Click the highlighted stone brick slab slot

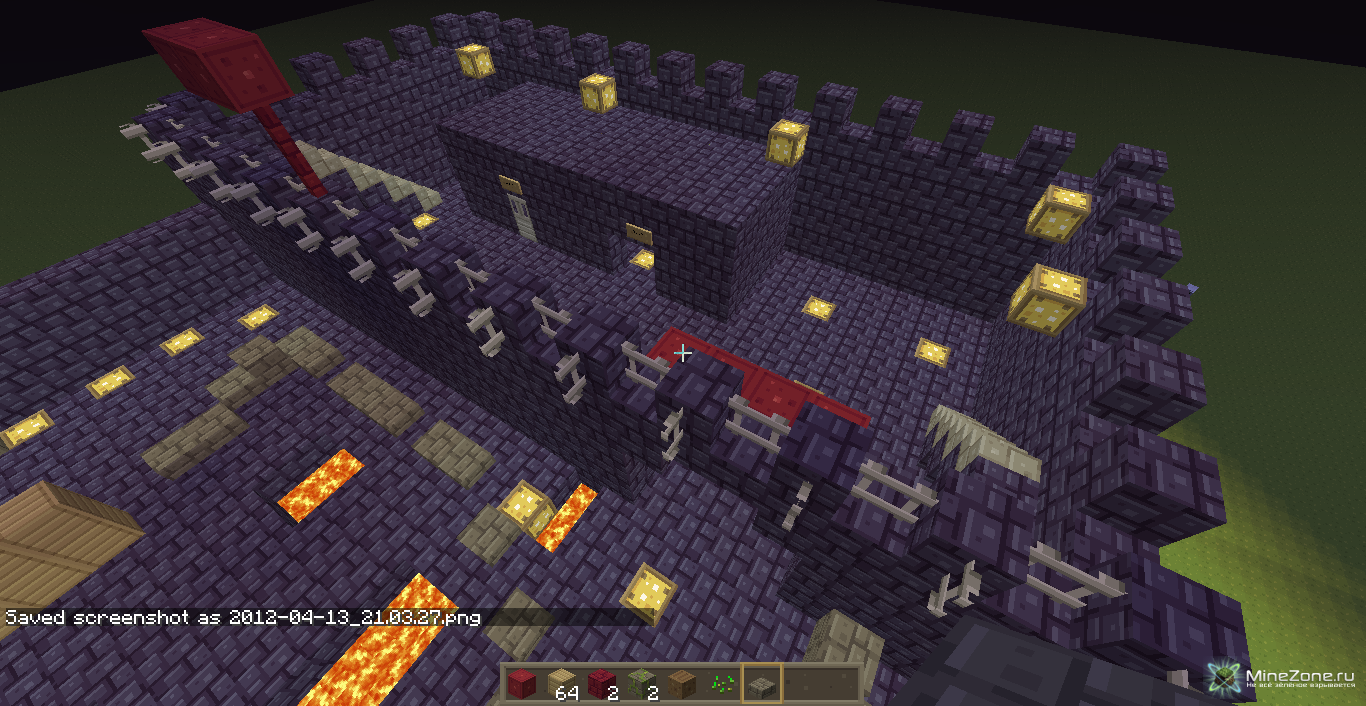(761, 684)
